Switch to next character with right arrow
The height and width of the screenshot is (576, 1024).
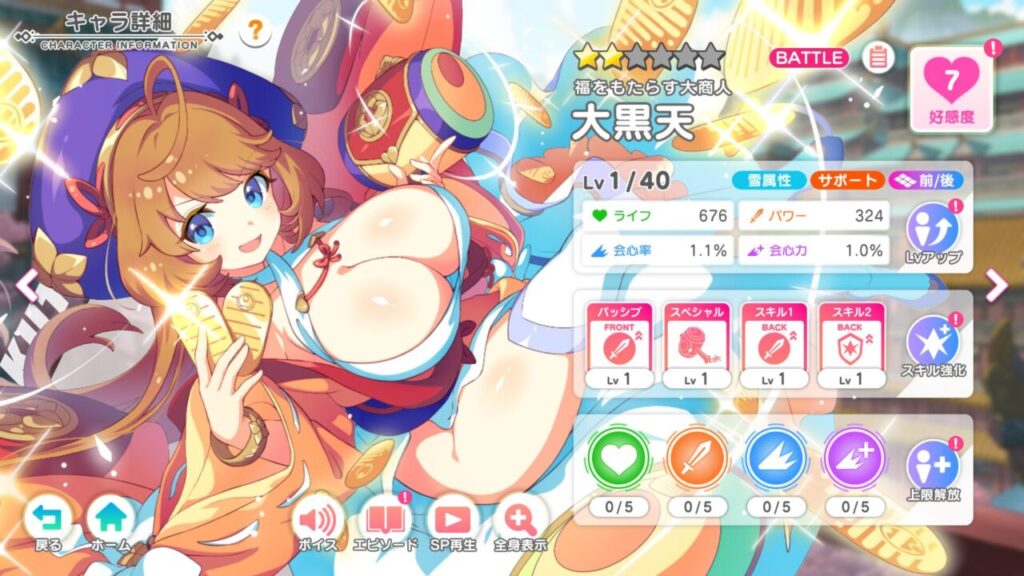(x=996, y=287)
